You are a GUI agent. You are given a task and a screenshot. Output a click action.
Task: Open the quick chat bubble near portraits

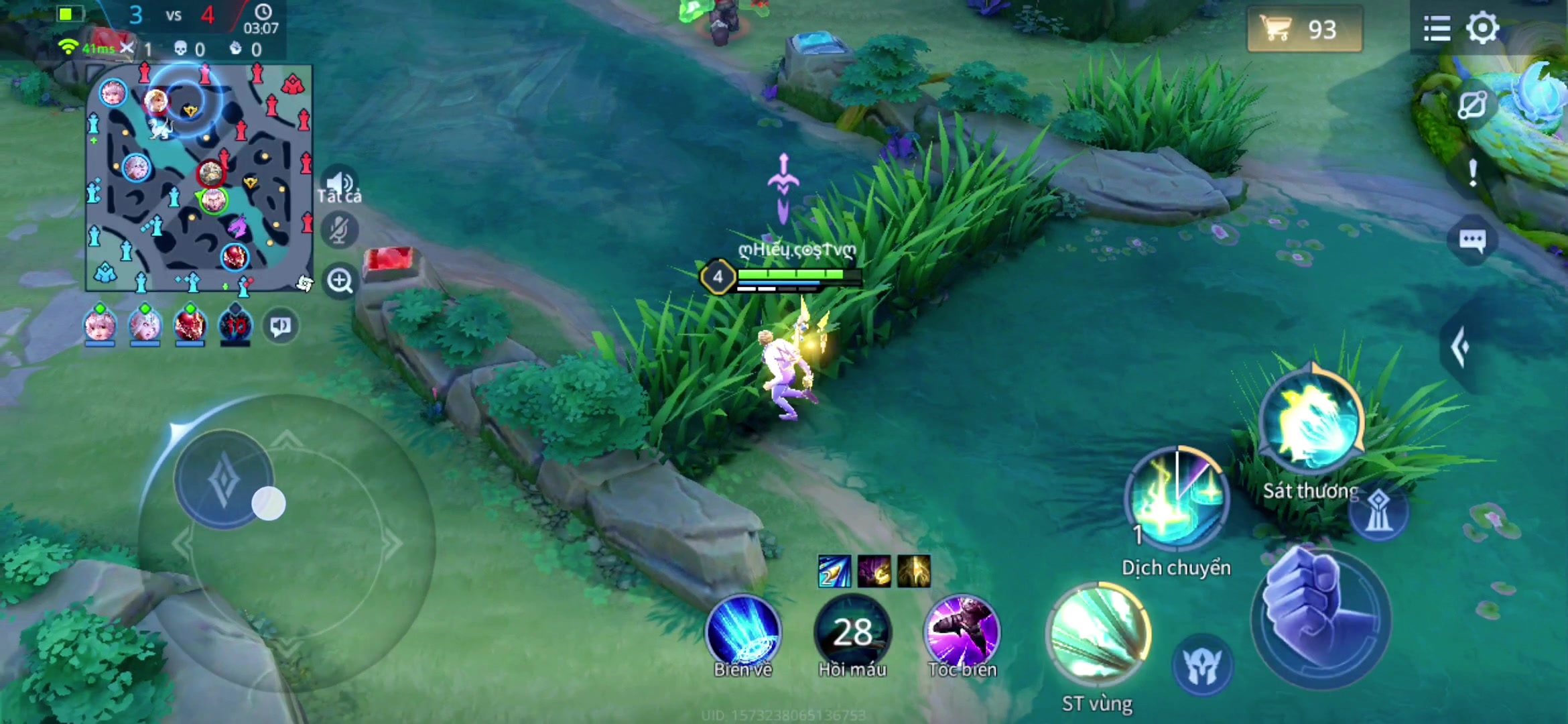[279, 326]
